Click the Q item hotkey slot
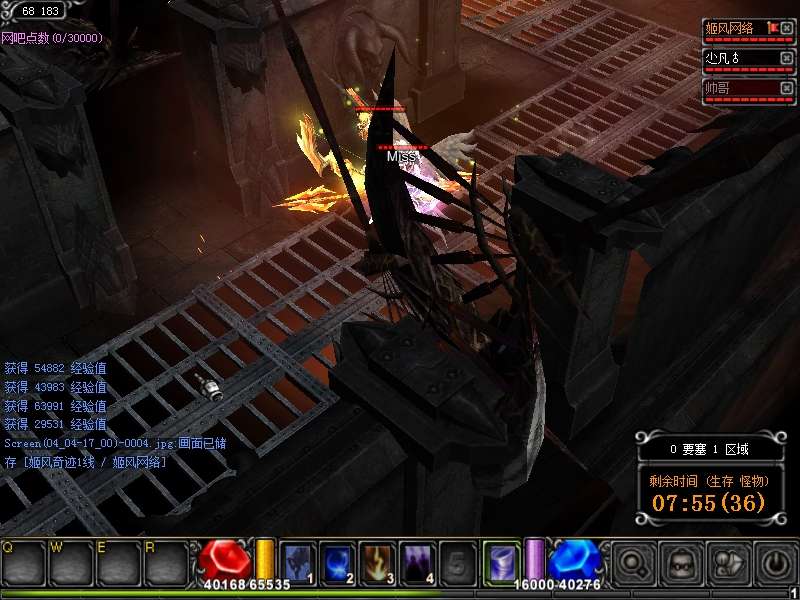Image resolution: width=800 pixels, height=600 pixels. (x=24, y=564)
